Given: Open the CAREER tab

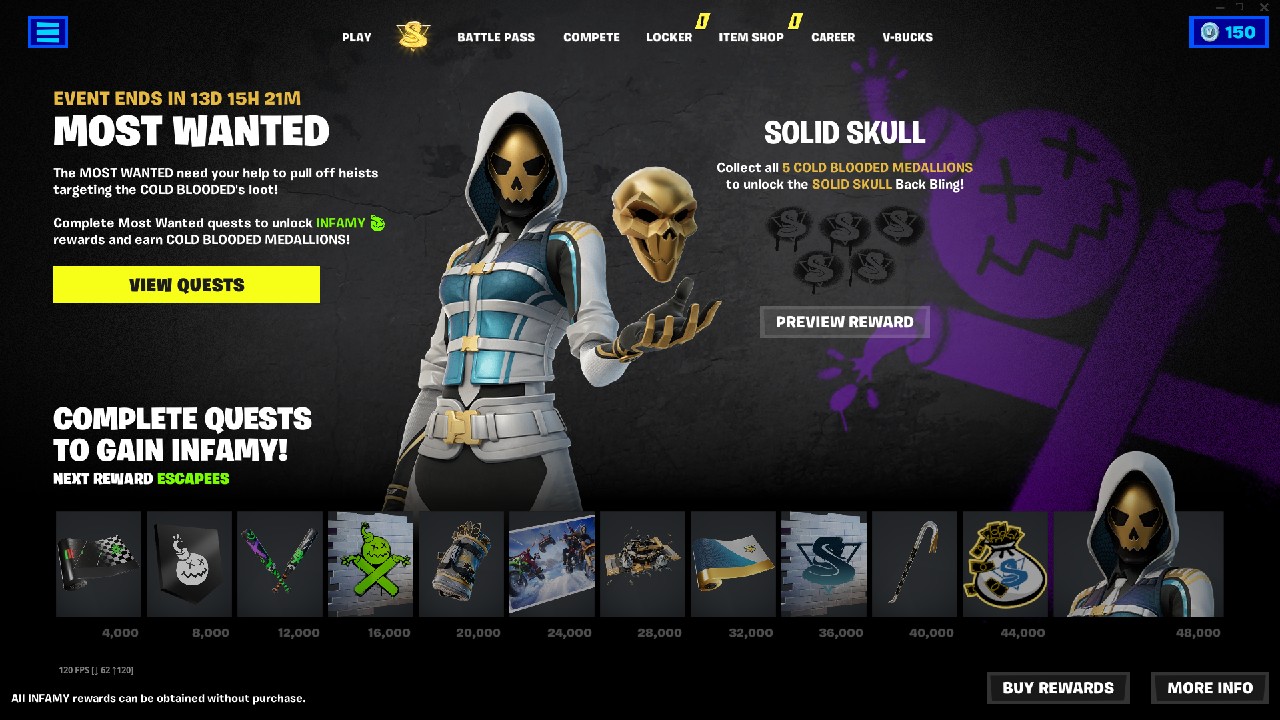Looking at the screenshot, I should click(832, 37).
